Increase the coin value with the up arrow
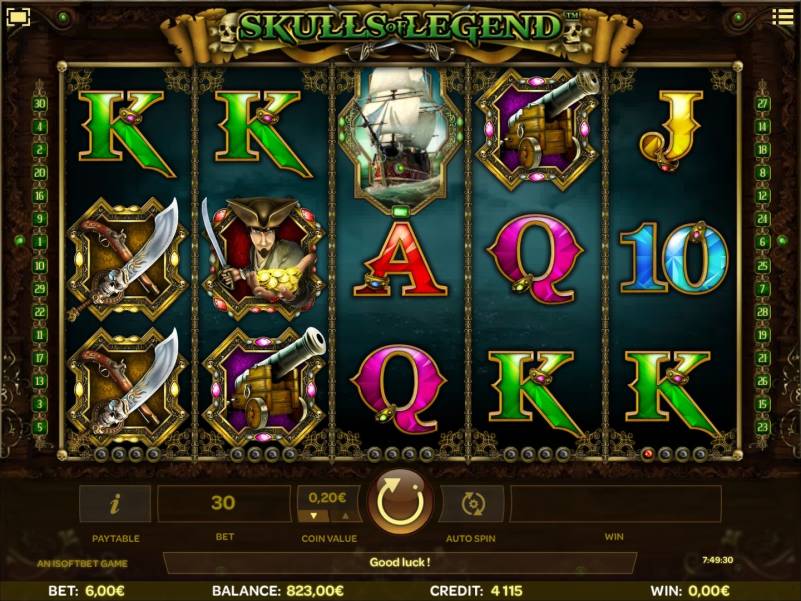 click(x=347, y=516)
